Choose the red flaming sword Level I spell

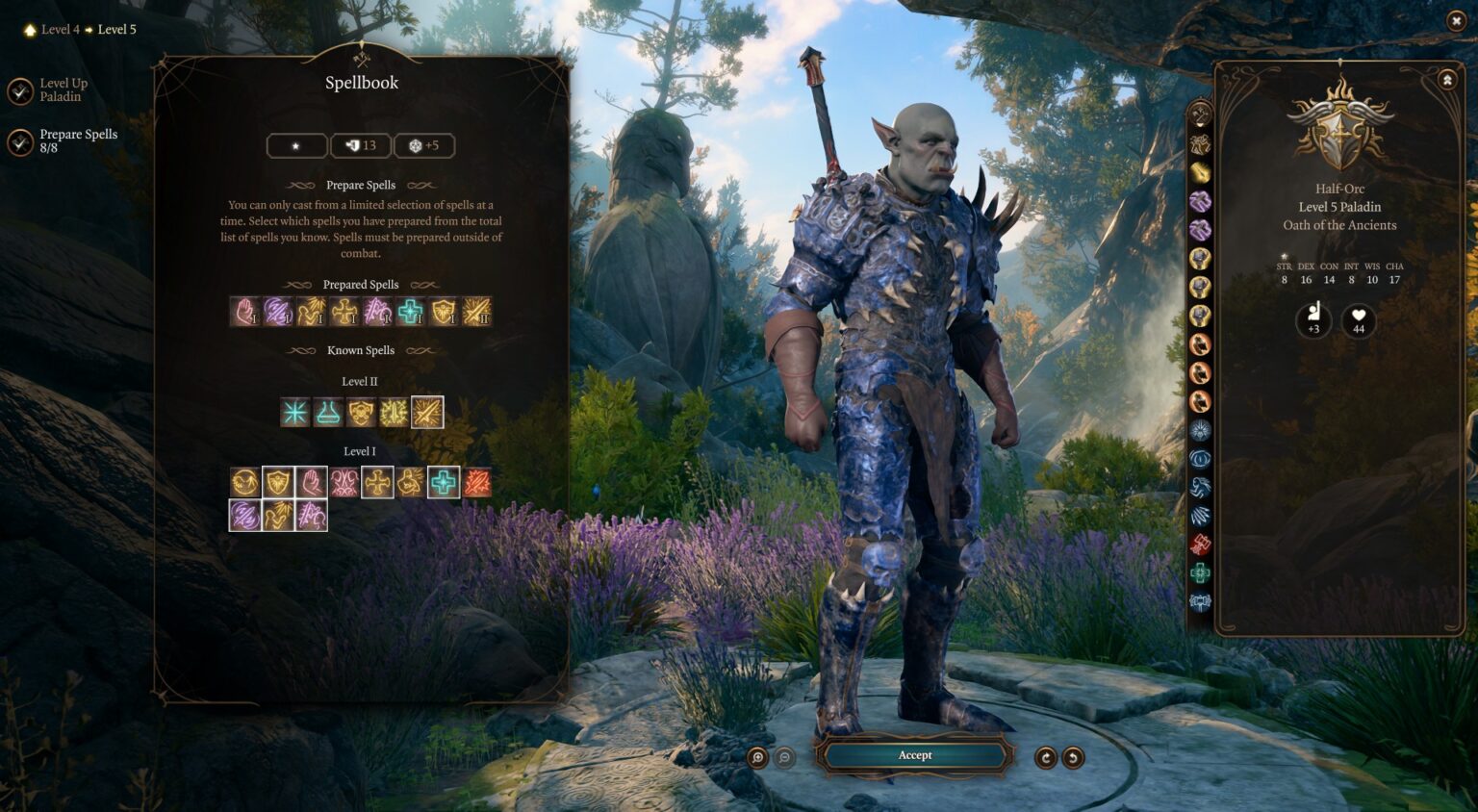[476, 482]
